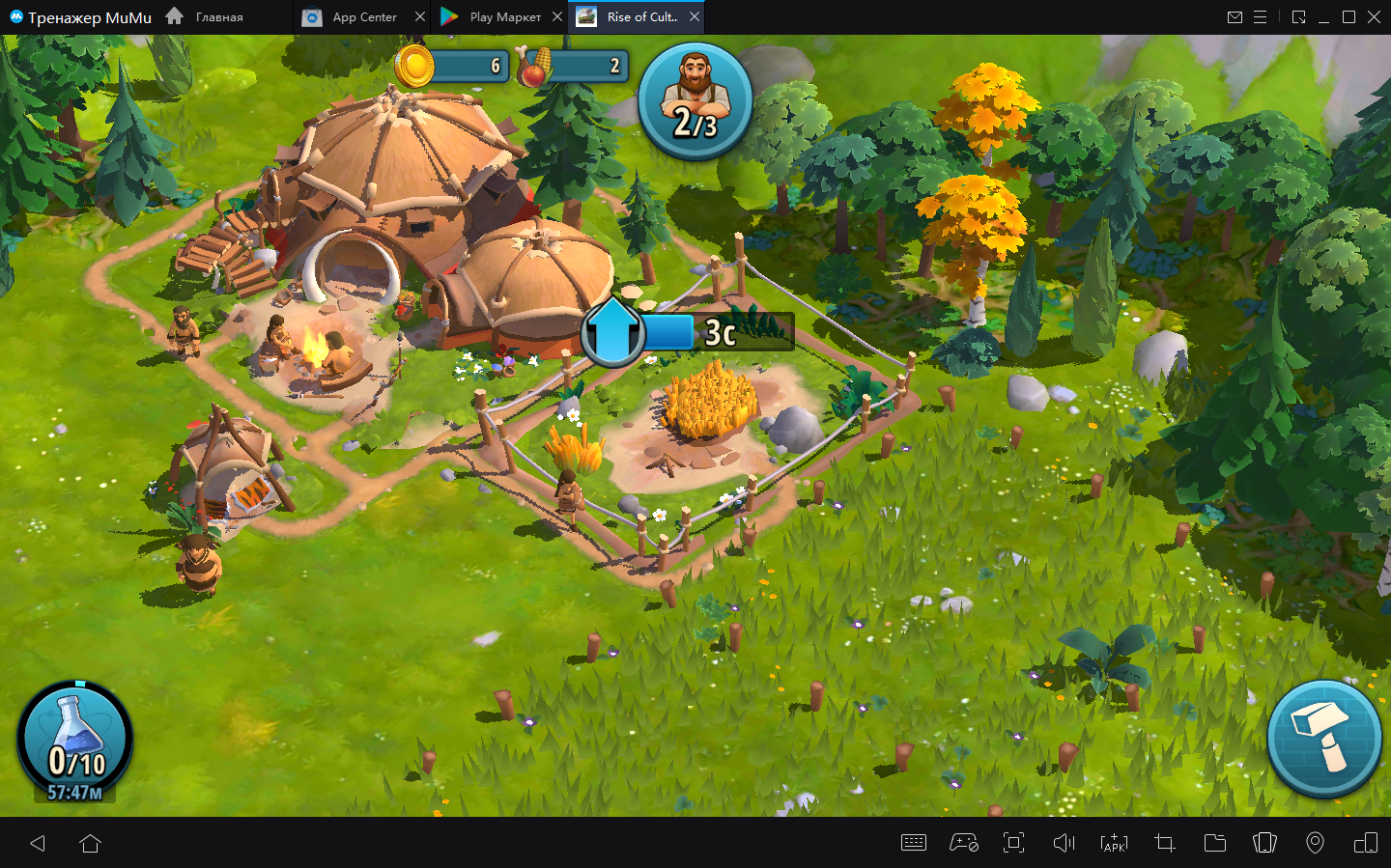Open the emulator location pin tool

point(1315,843)
